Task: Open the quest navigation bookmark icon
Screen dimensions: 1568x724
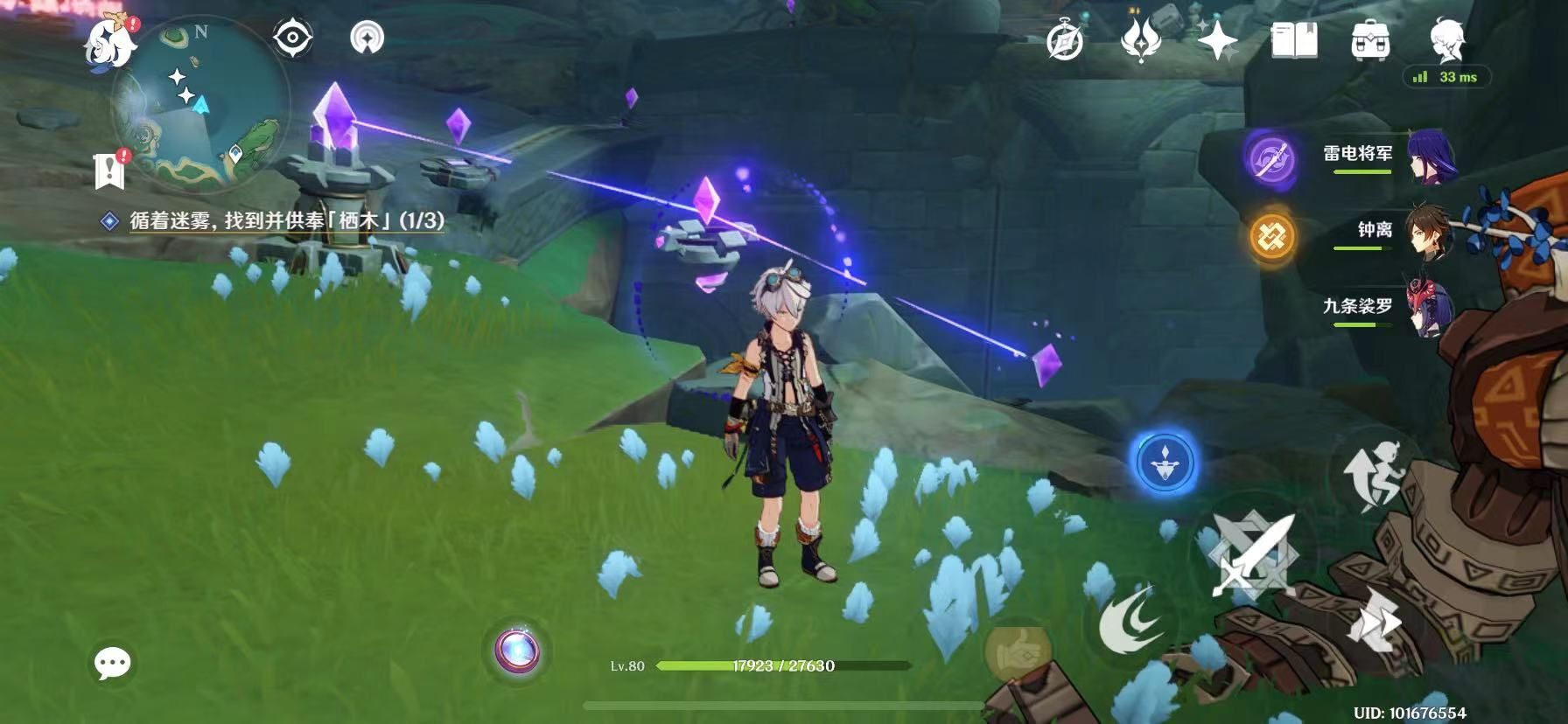Action: tap(109, 169)
